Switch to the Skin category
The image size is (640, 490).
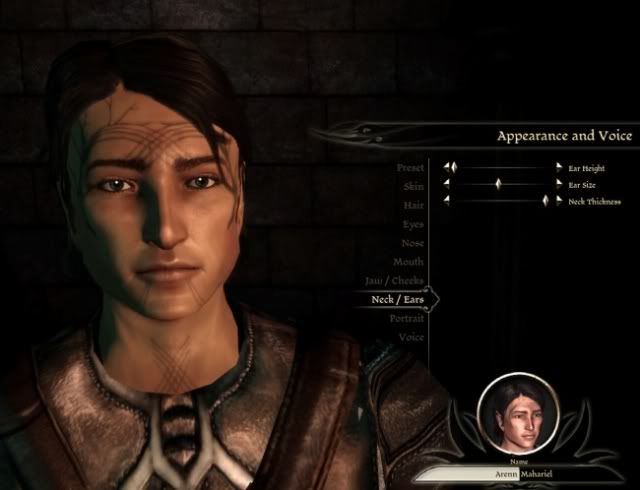413,186
